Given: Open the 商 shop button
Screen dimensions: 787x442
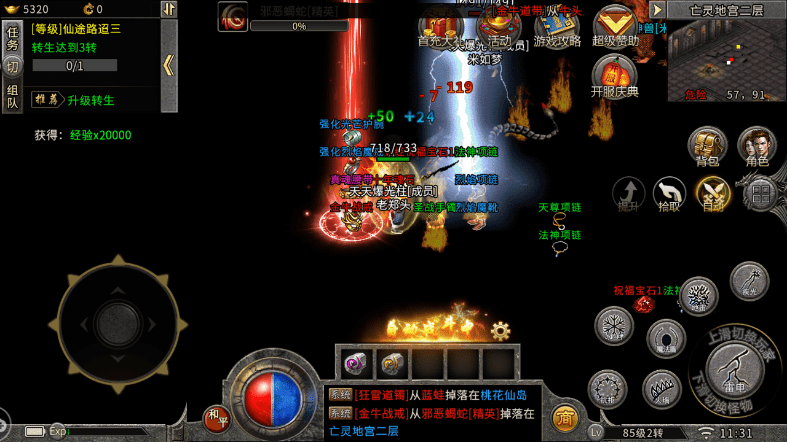Looking at the screenshot, I should 566,416.
